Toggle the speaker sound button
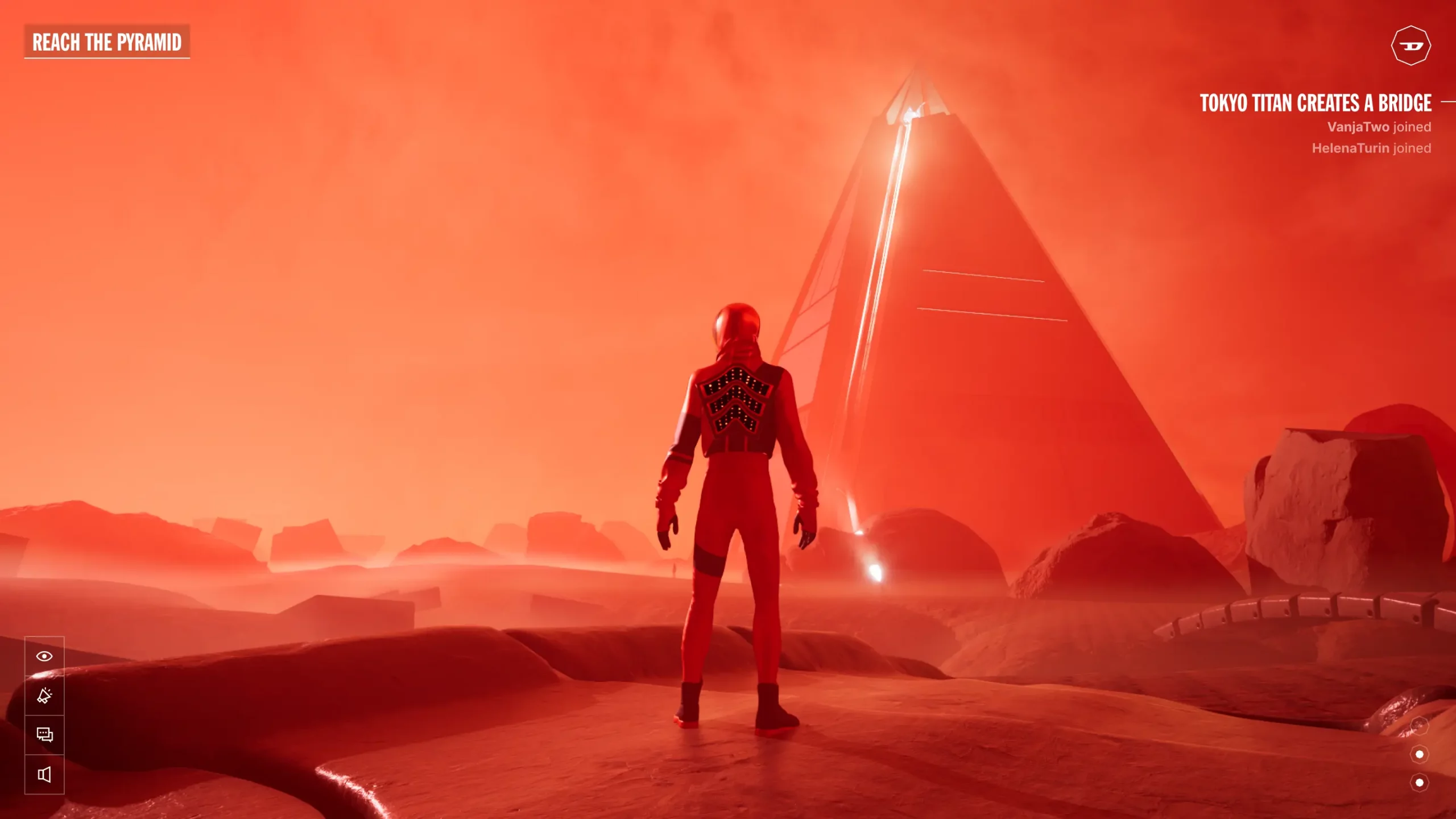This screenshot has width=1456, height=819. coord(44,774)
